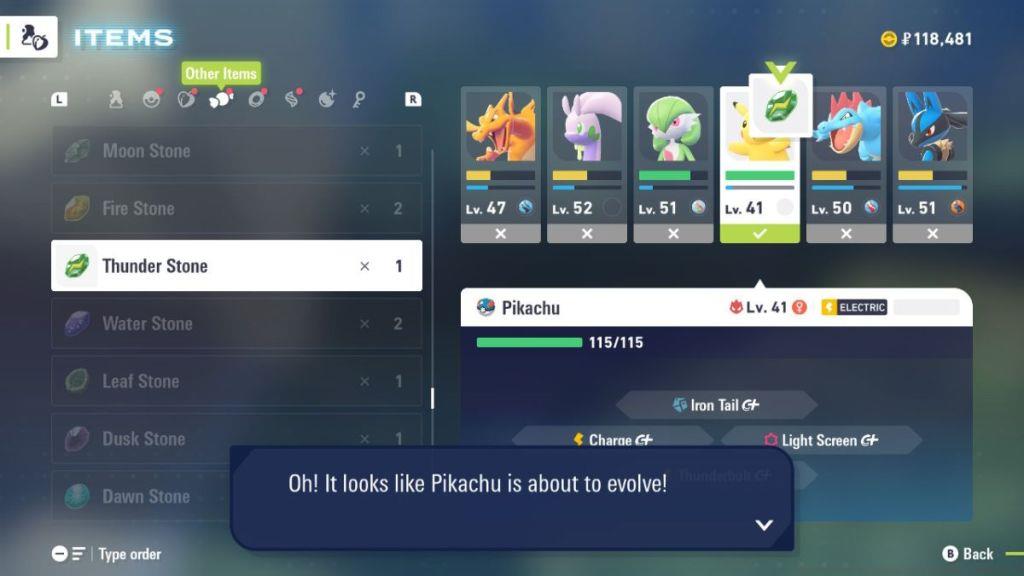The width and height of the screenshot is (1024, 576).
Task: Choose the Dusk Stone entry
Action: (x=236, y=438)
